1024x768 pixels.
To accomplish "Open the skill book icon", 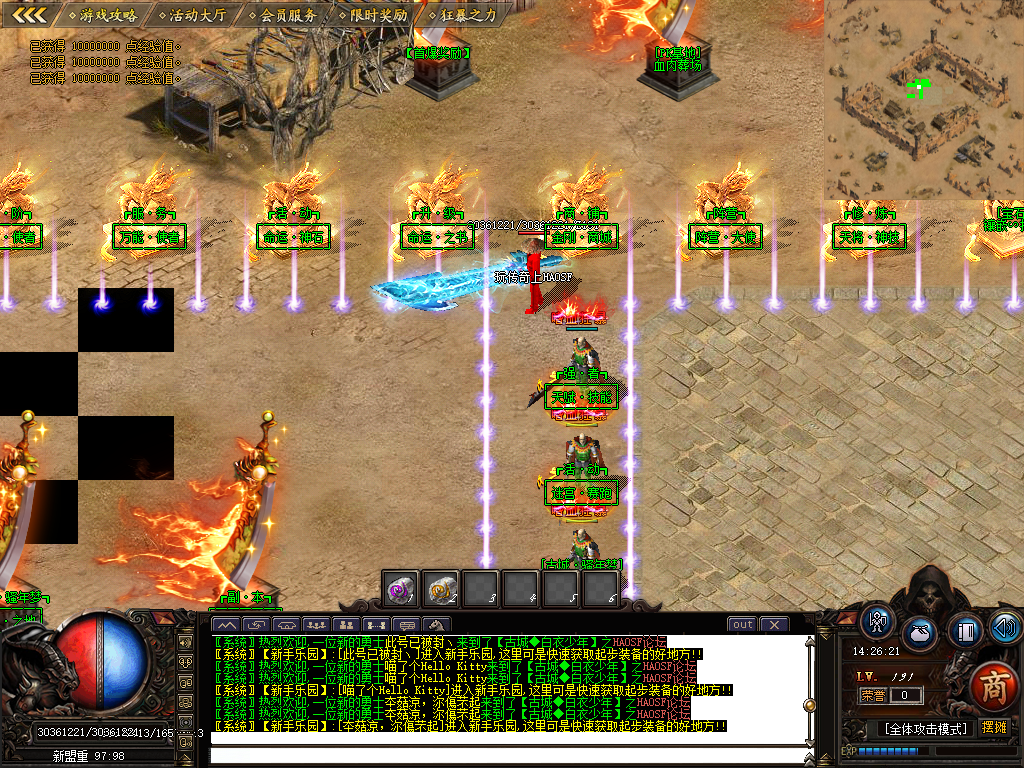I will point(963,631).
